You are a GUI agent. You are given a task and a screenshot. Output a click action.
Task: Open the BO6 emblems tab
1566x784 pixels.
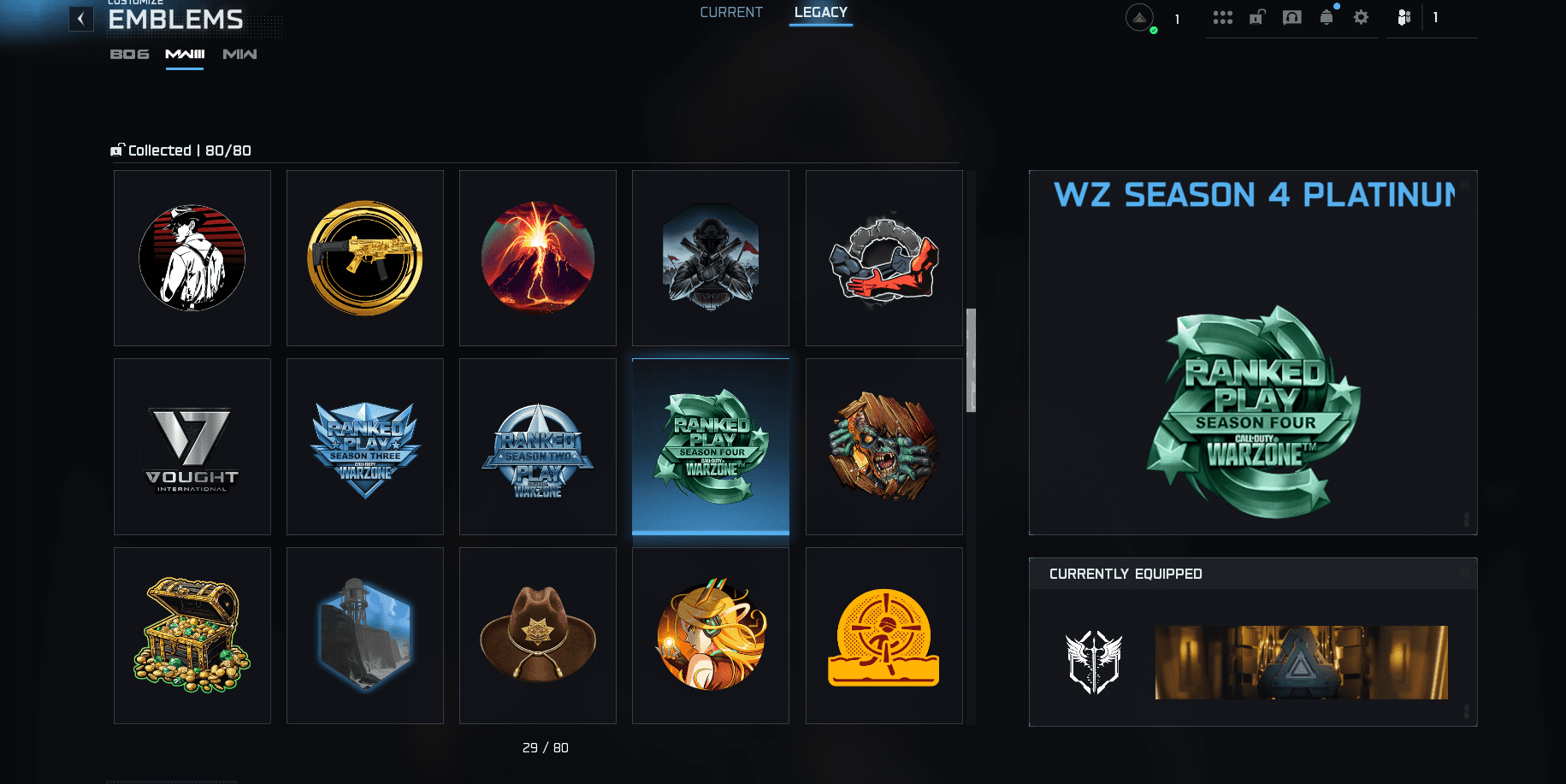129,54
